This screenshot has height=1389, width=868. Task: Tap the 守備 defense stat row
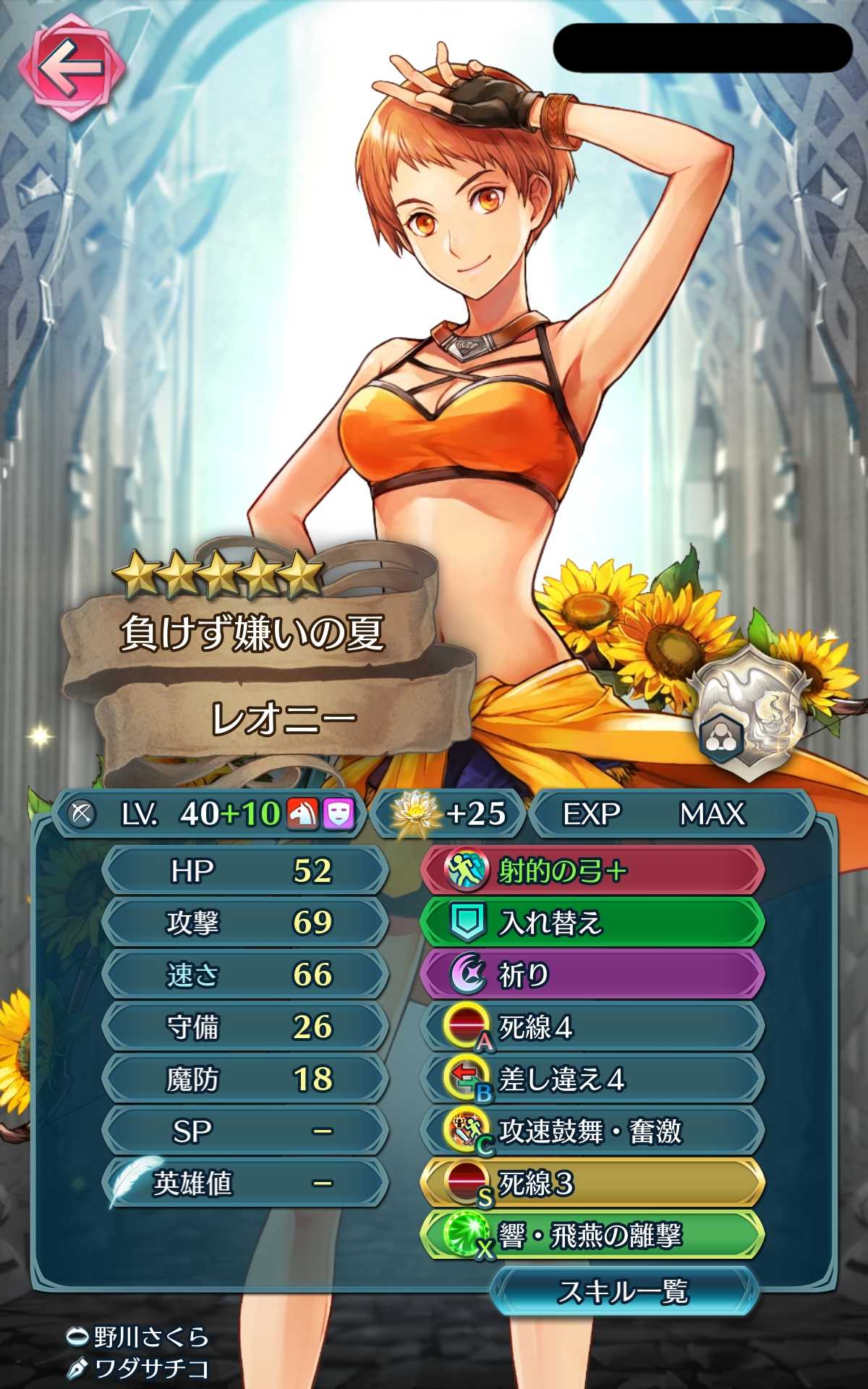point(244,1027)
